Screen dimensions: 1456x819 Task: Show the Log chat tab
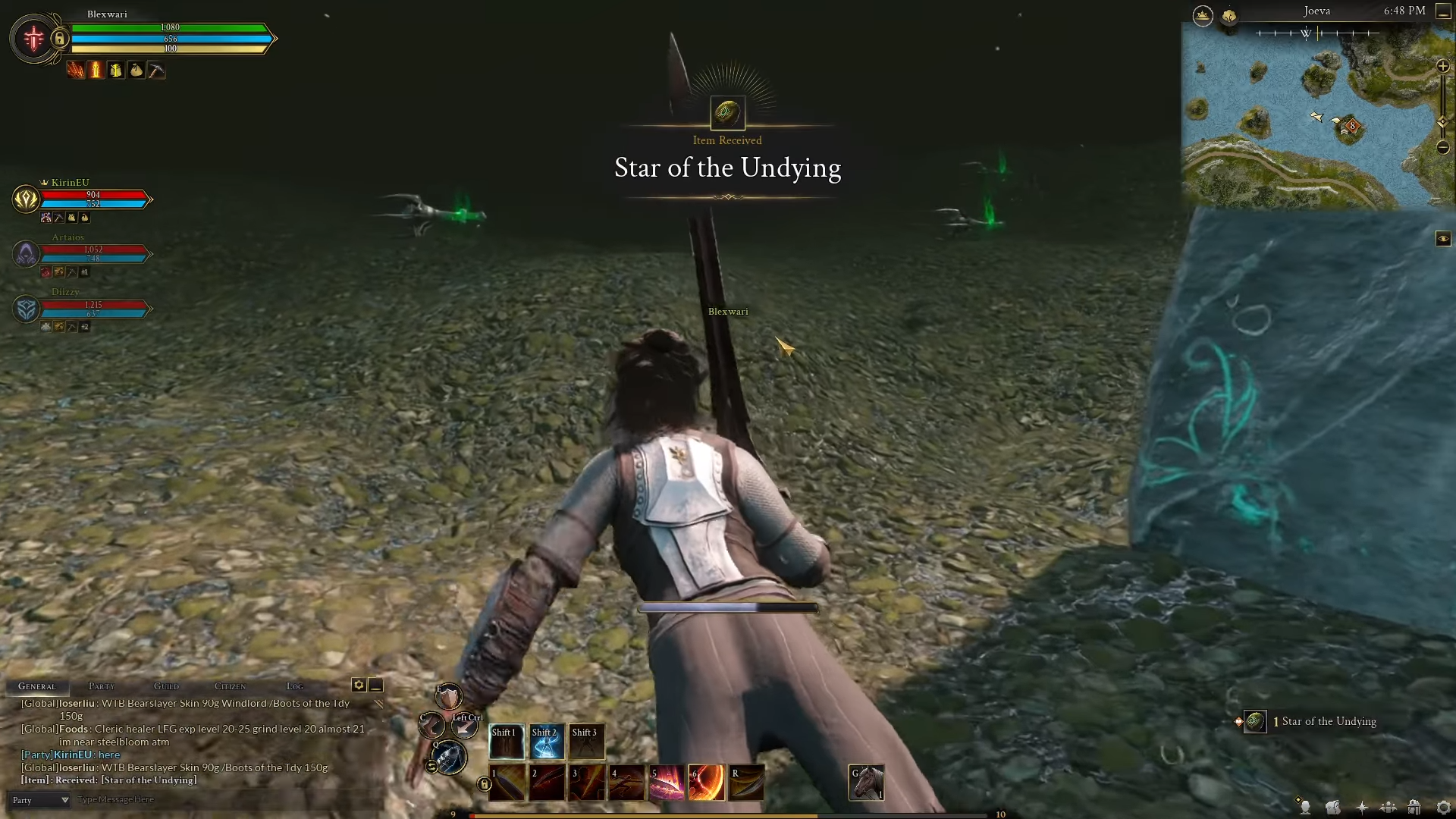coord(295,686)
